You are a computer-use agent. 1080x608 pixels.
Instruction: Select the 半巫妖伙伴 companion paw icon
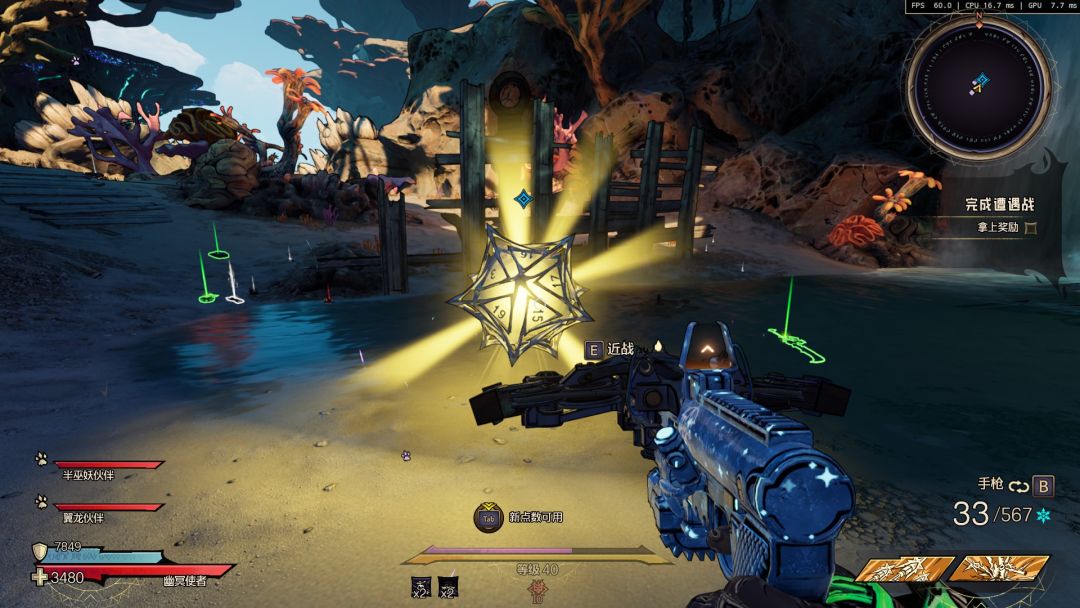41,459
